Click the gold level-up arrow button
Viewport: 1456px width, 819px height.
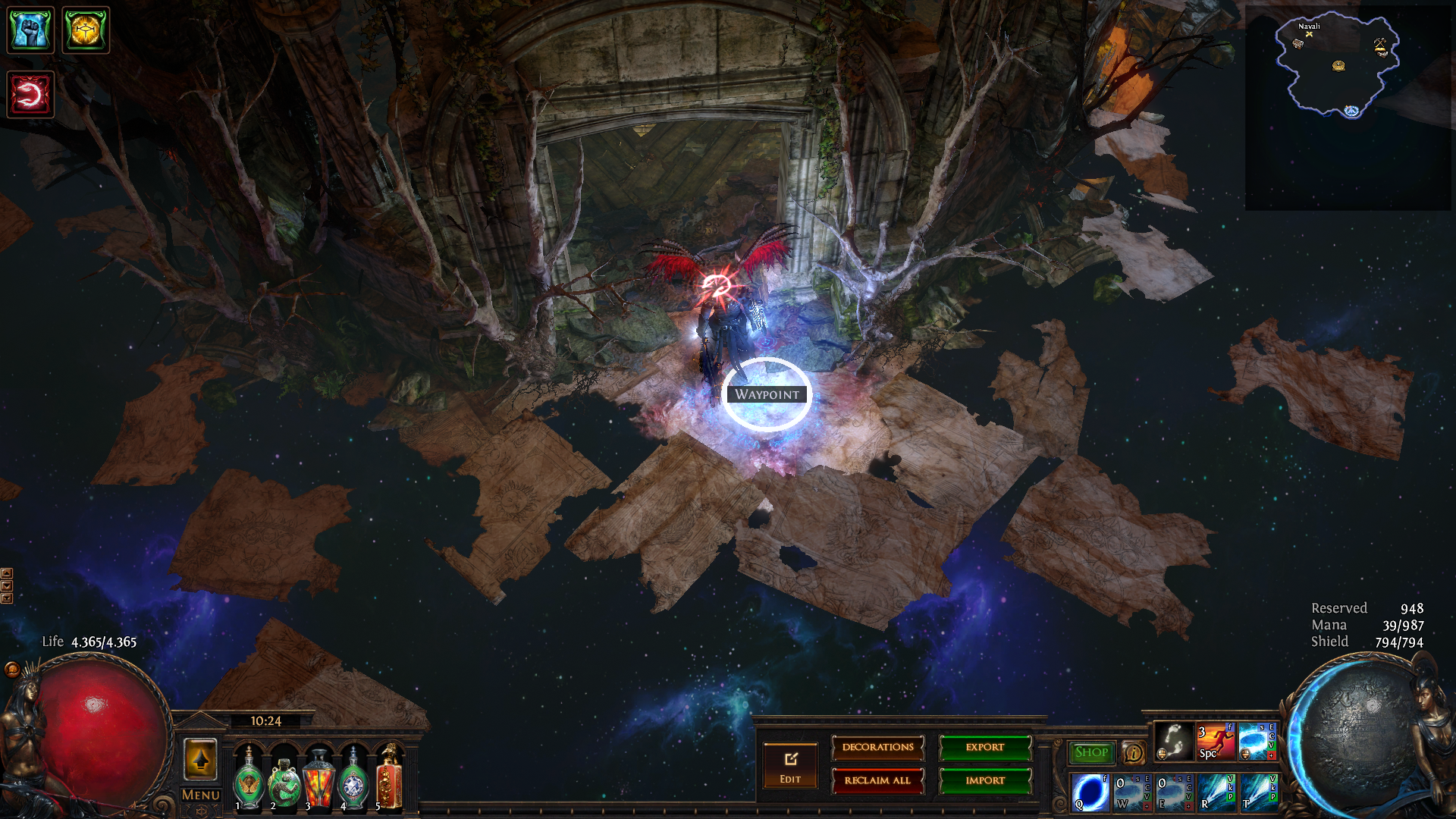[x=200, y=759]
